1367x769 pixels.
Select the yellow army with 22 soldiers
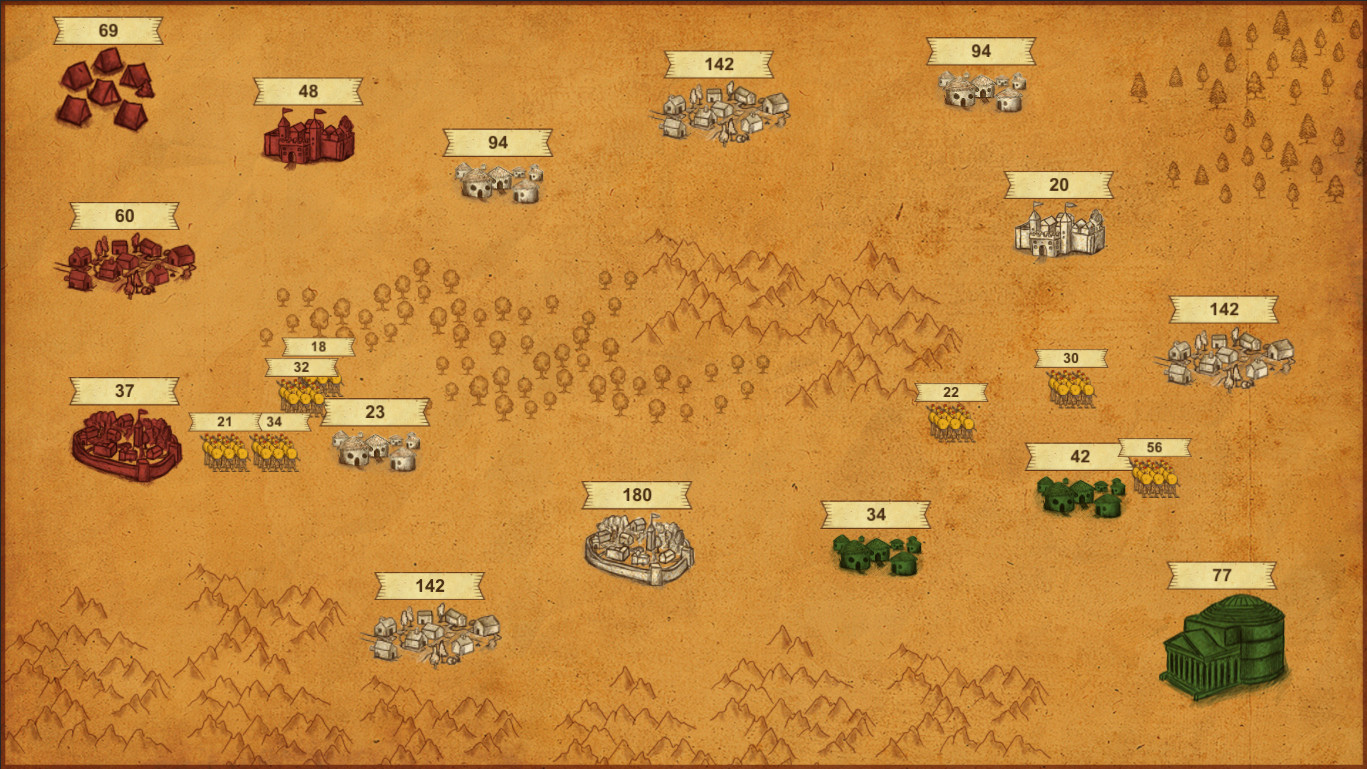tap(950, 425)
